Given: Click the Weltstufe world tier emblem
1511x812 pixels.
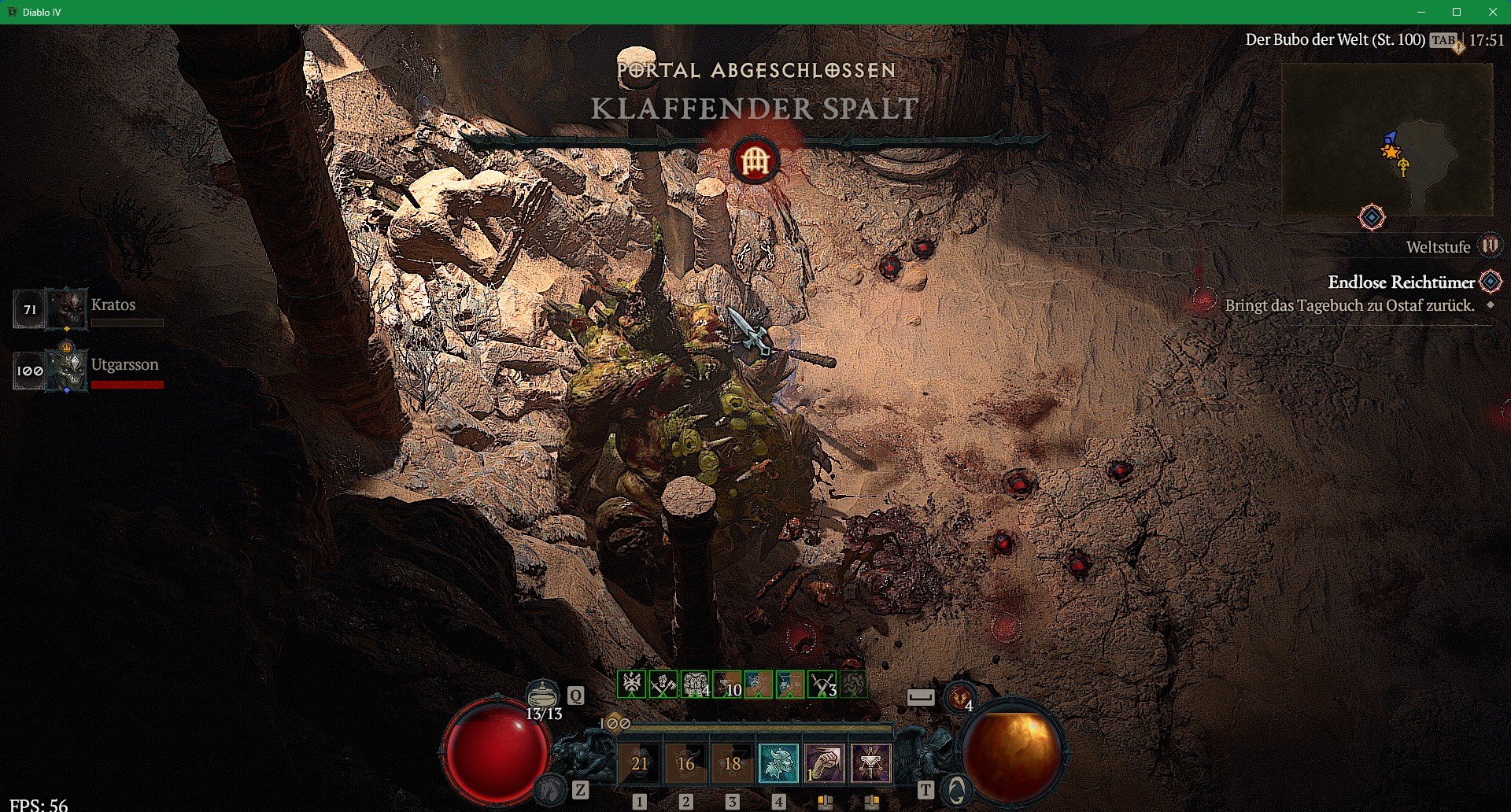Looking at the screenshot, I should [1490, 246].
